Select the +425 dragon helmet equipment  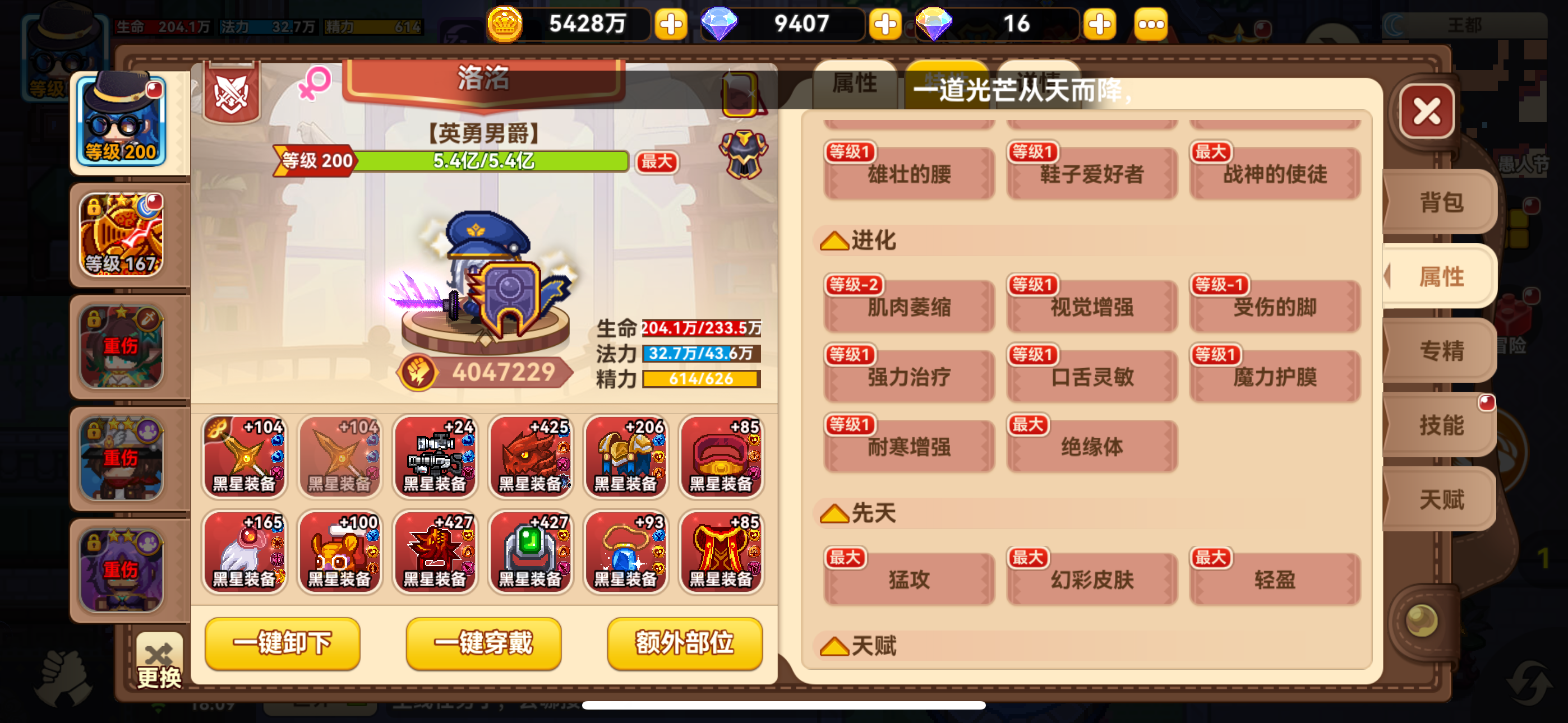tap(531, 456)
